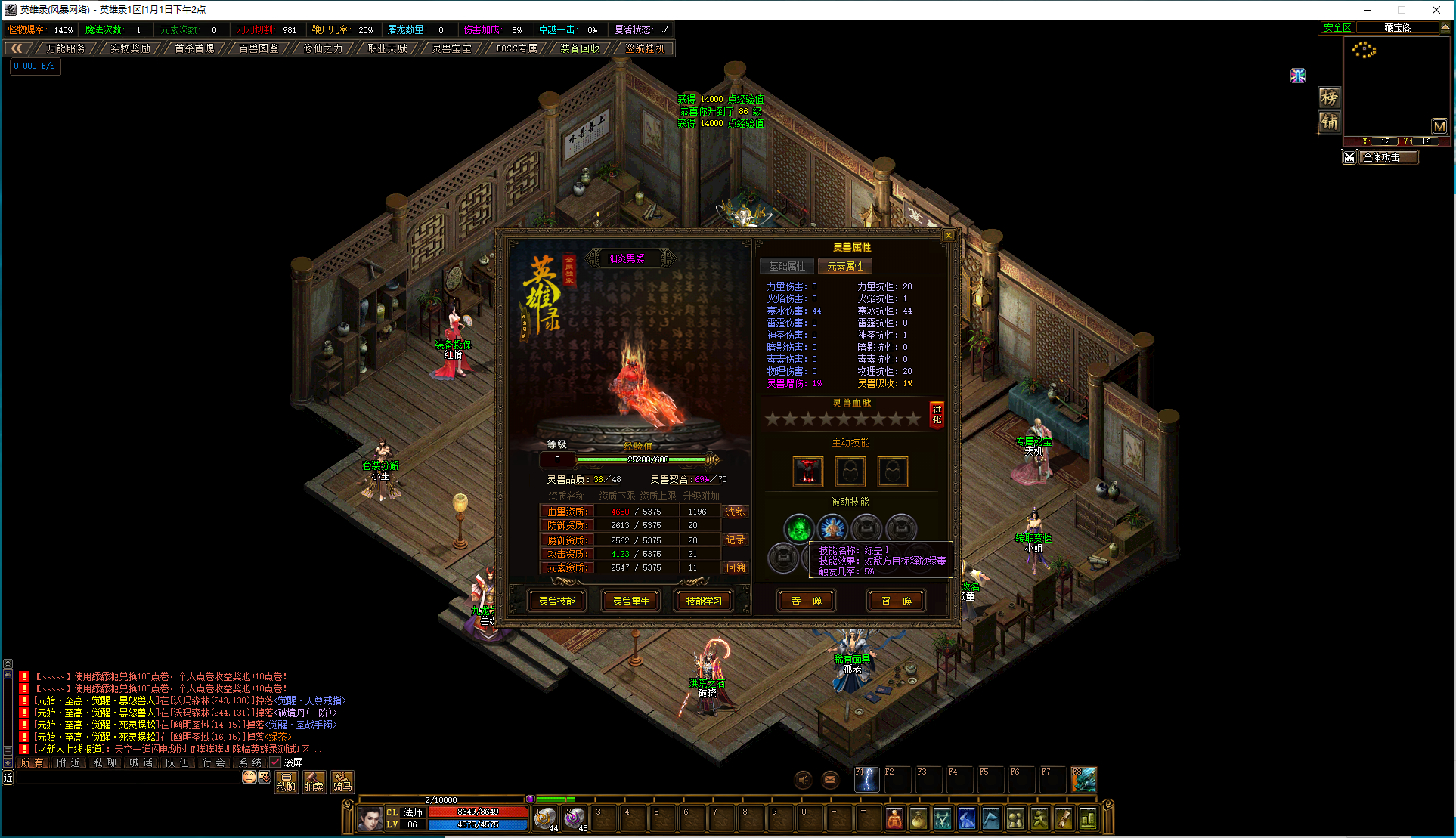Choose 灵兽重生 rebirth button
Screen dimensions: 1456x838
point(630,601)
